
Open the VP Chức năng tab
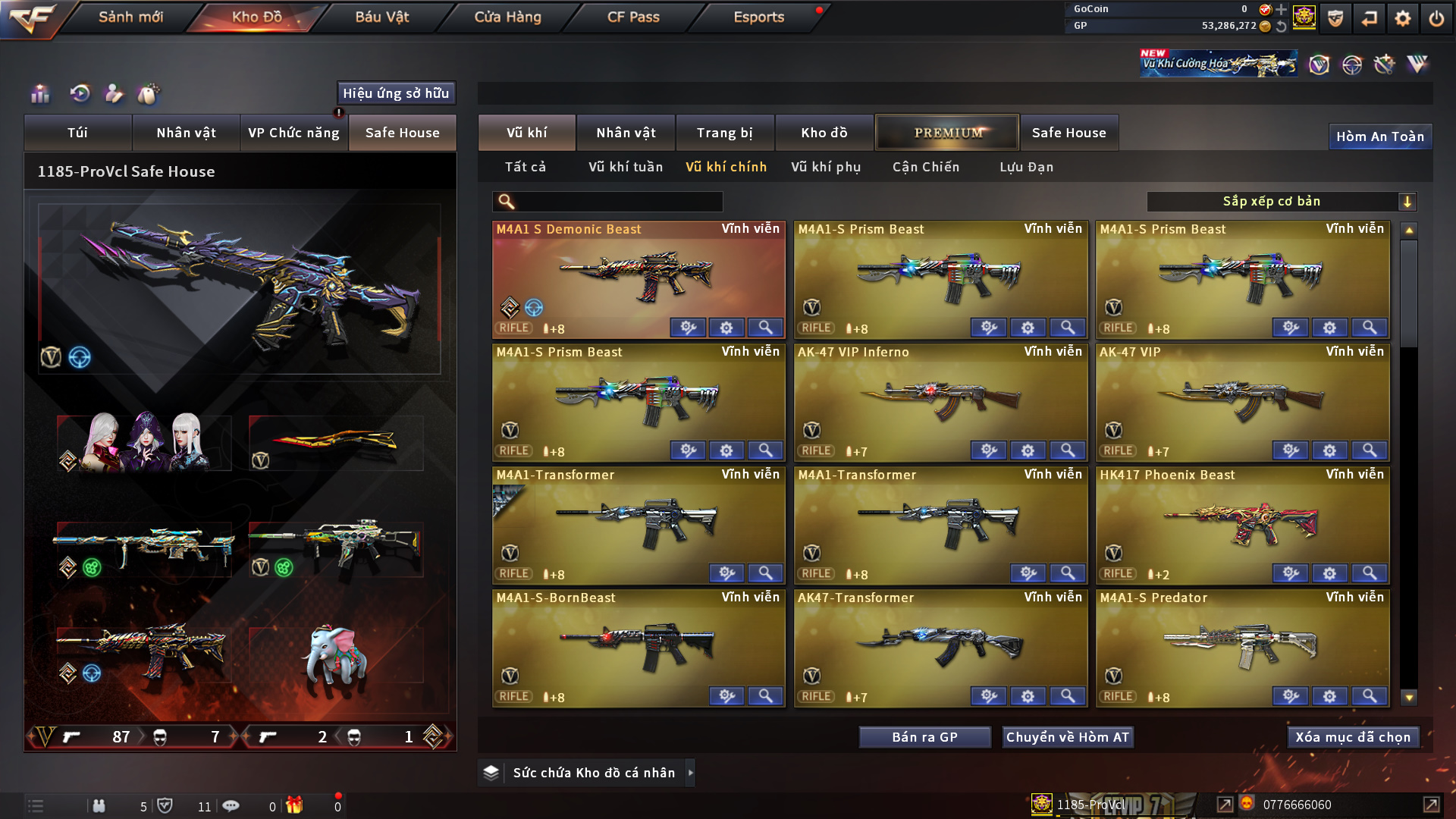293,133
